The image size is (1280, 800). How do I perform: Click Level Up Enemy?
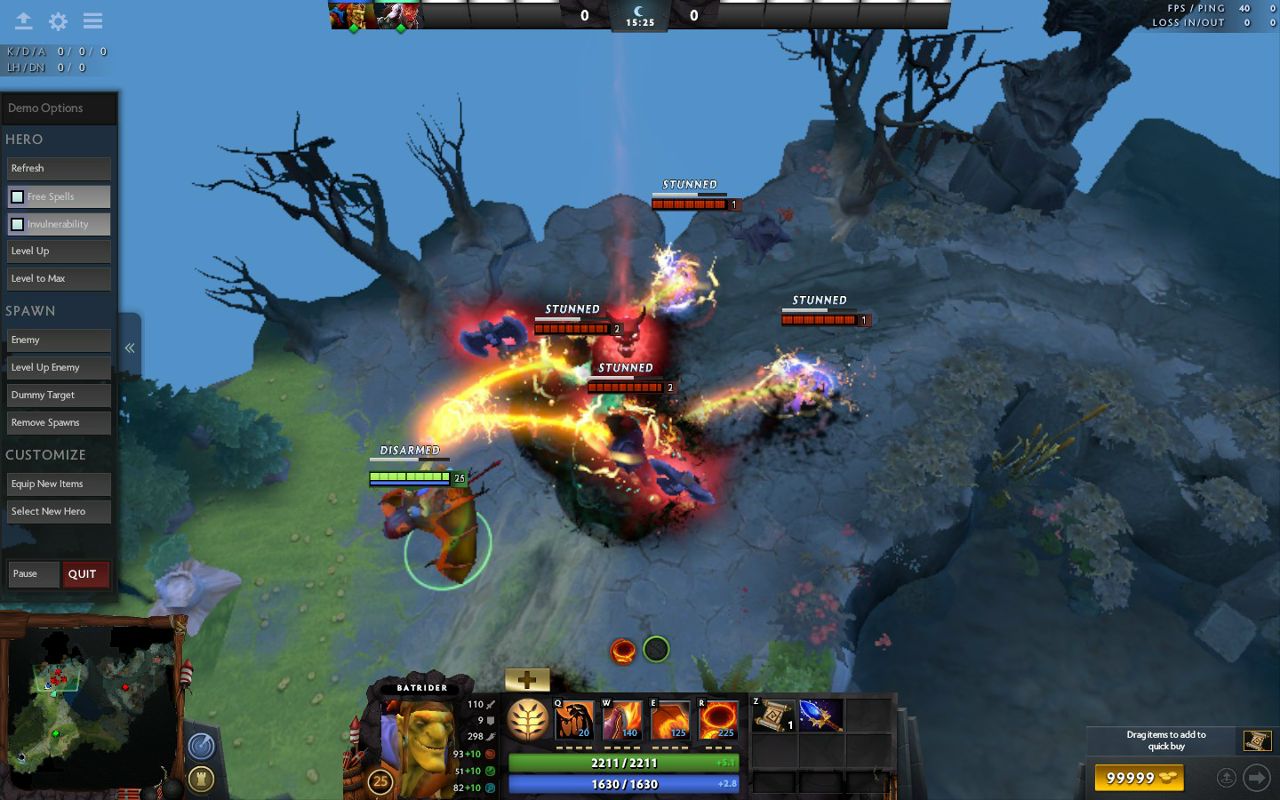58,368
